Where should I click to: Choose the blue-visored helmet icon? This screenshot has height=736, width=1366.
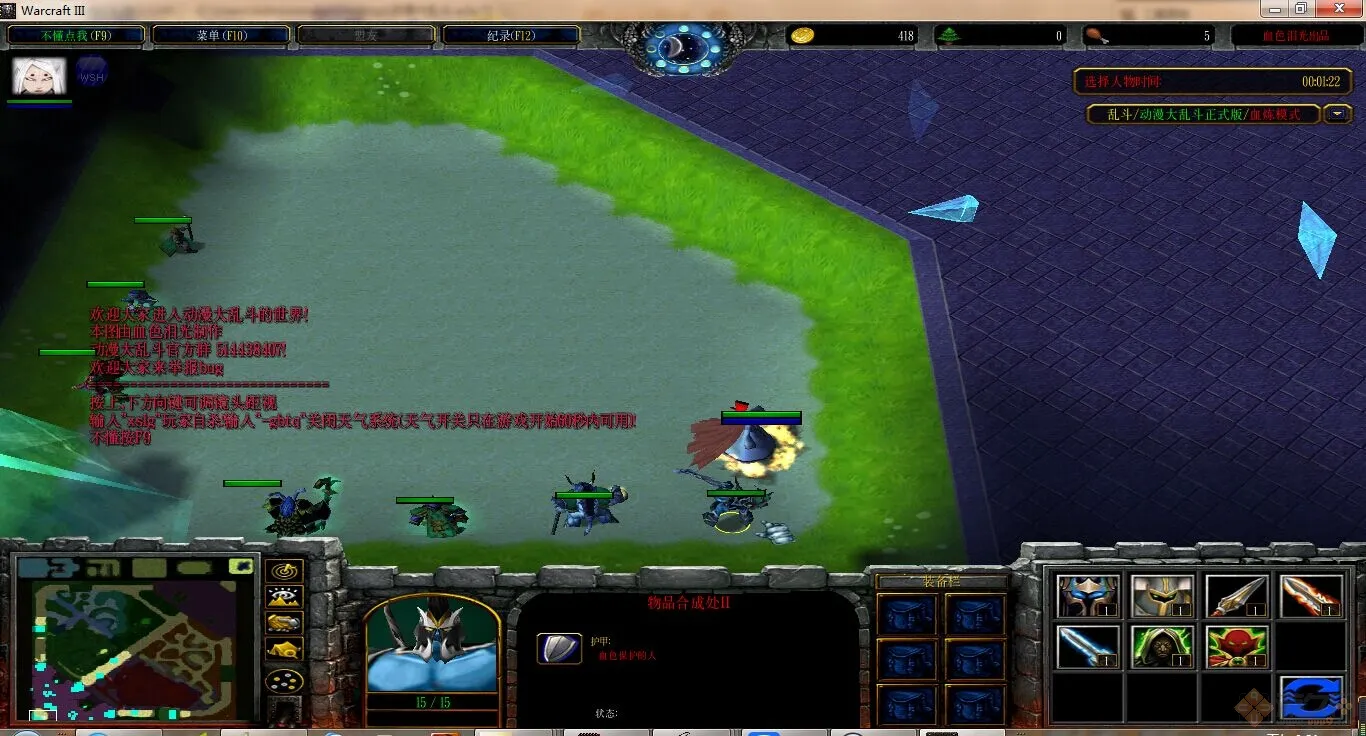pyautogui.click(x=1088, y=597)
